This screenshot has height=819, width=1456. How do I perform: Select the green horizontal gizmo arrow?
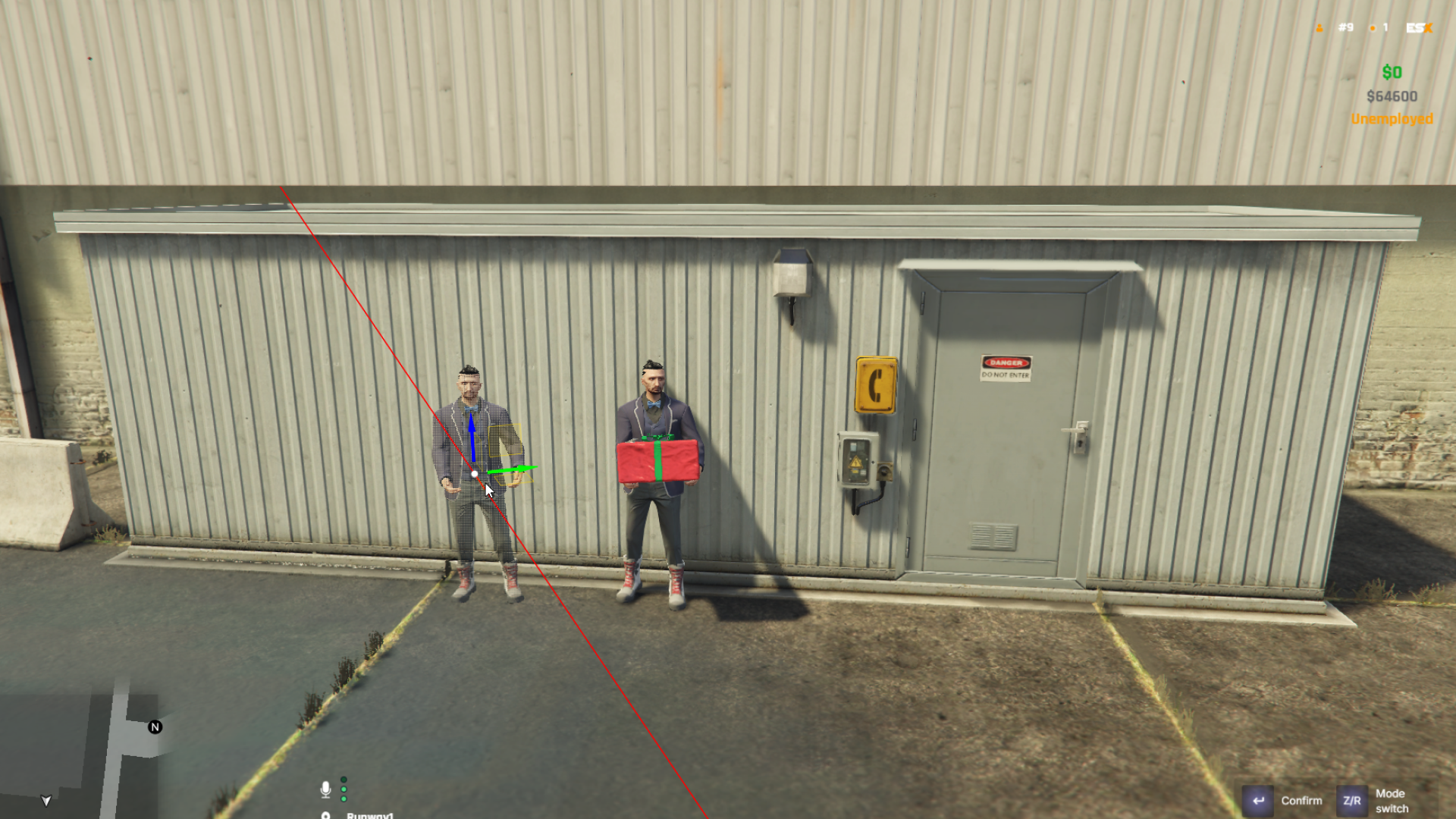[516, 470]
